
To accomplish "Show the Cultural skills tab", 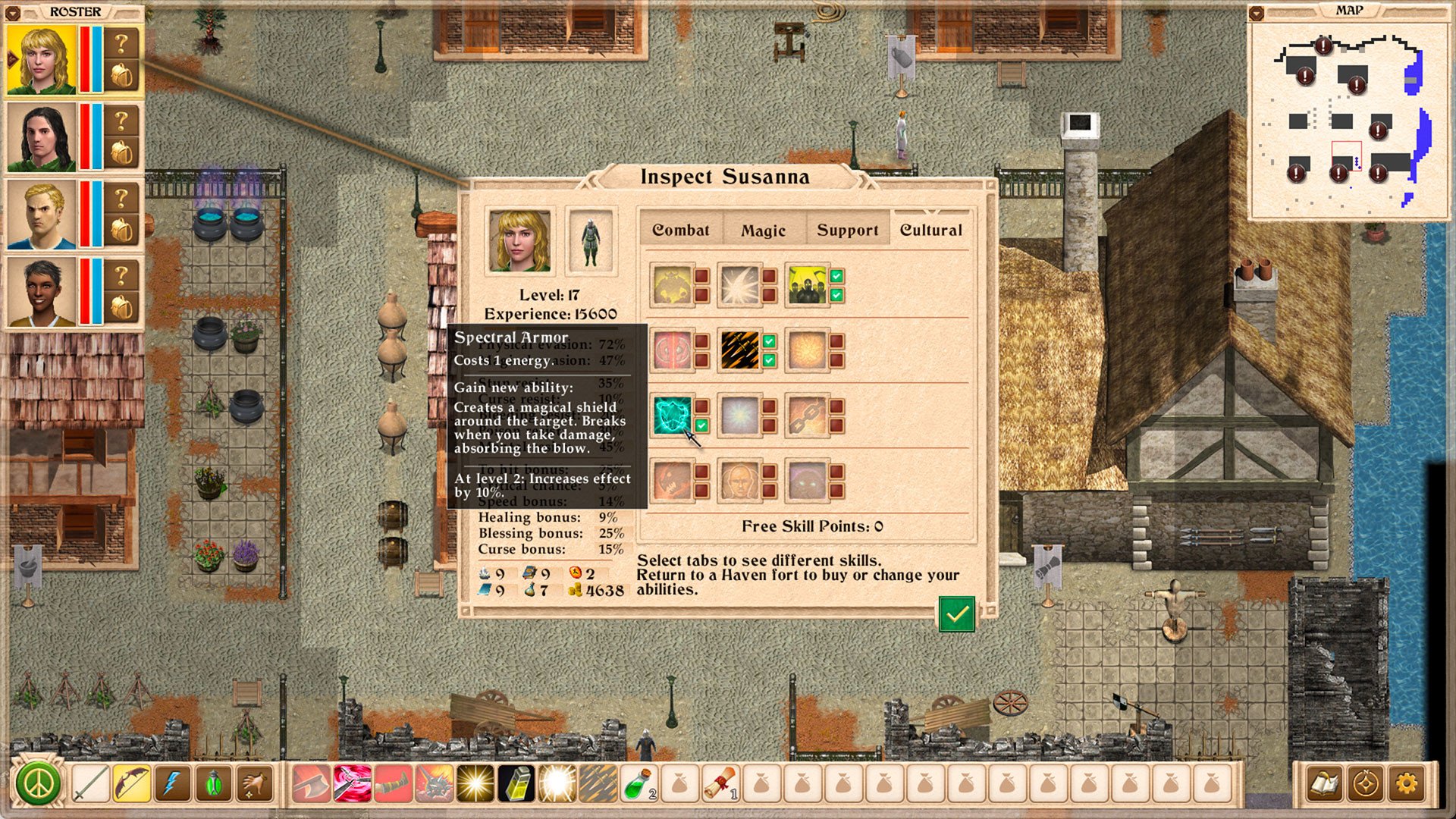I will point(930,230).
